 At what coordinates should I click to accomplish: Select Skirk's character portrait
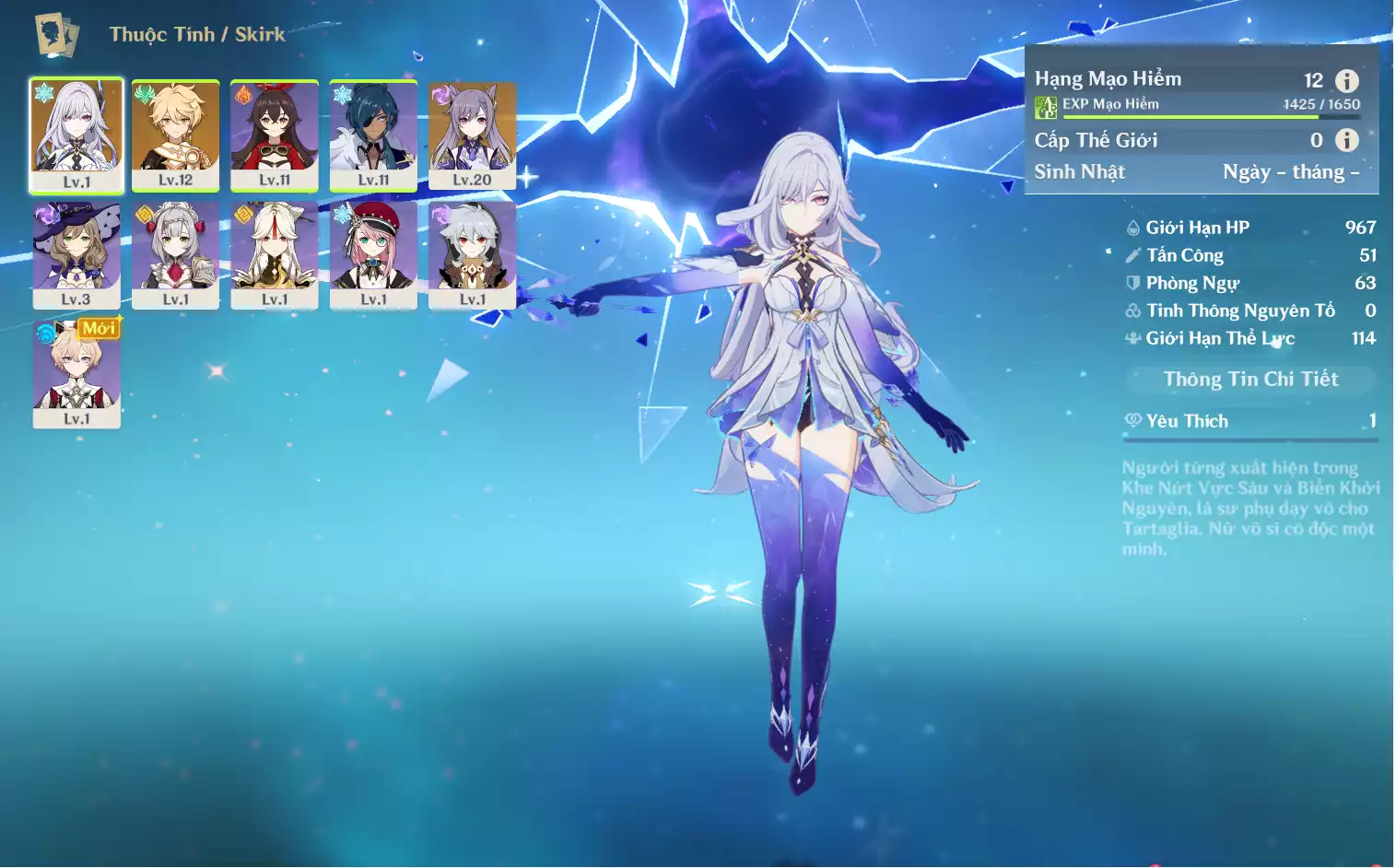pyautogui.click(x=76, y=135)
